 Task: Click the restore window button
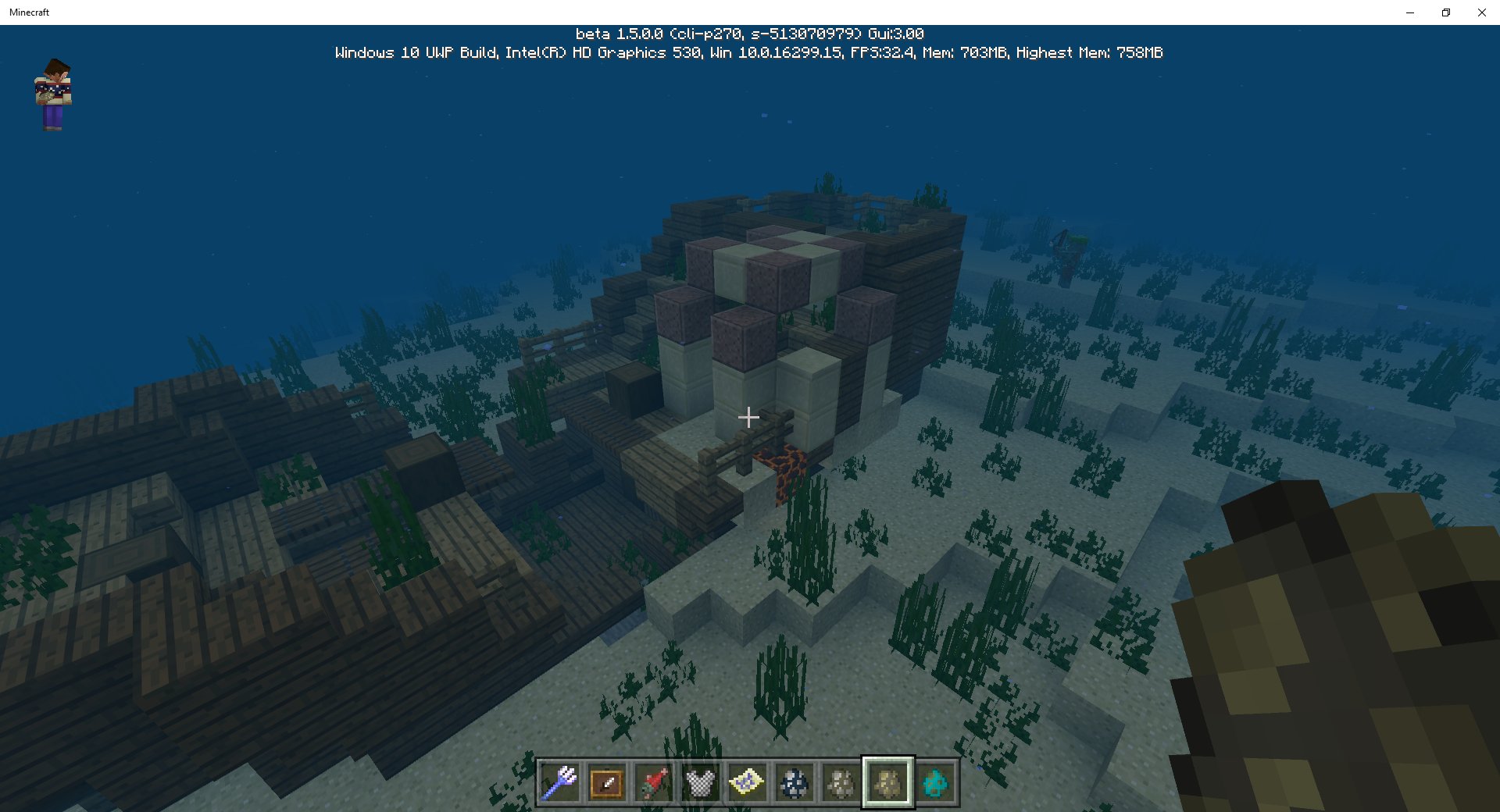click(1445, 12)
